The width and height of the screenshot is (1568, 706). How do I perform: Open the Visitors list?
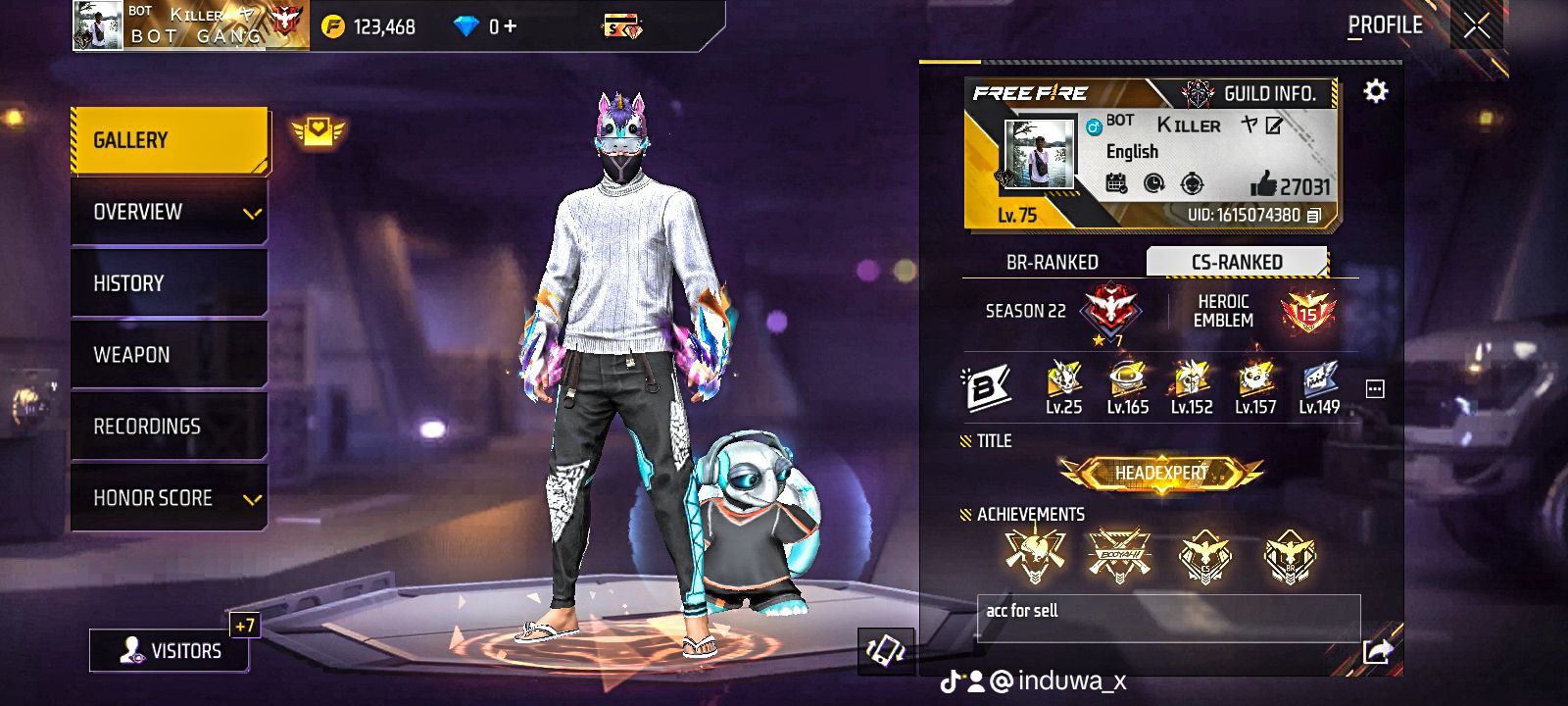pos(169,650)
